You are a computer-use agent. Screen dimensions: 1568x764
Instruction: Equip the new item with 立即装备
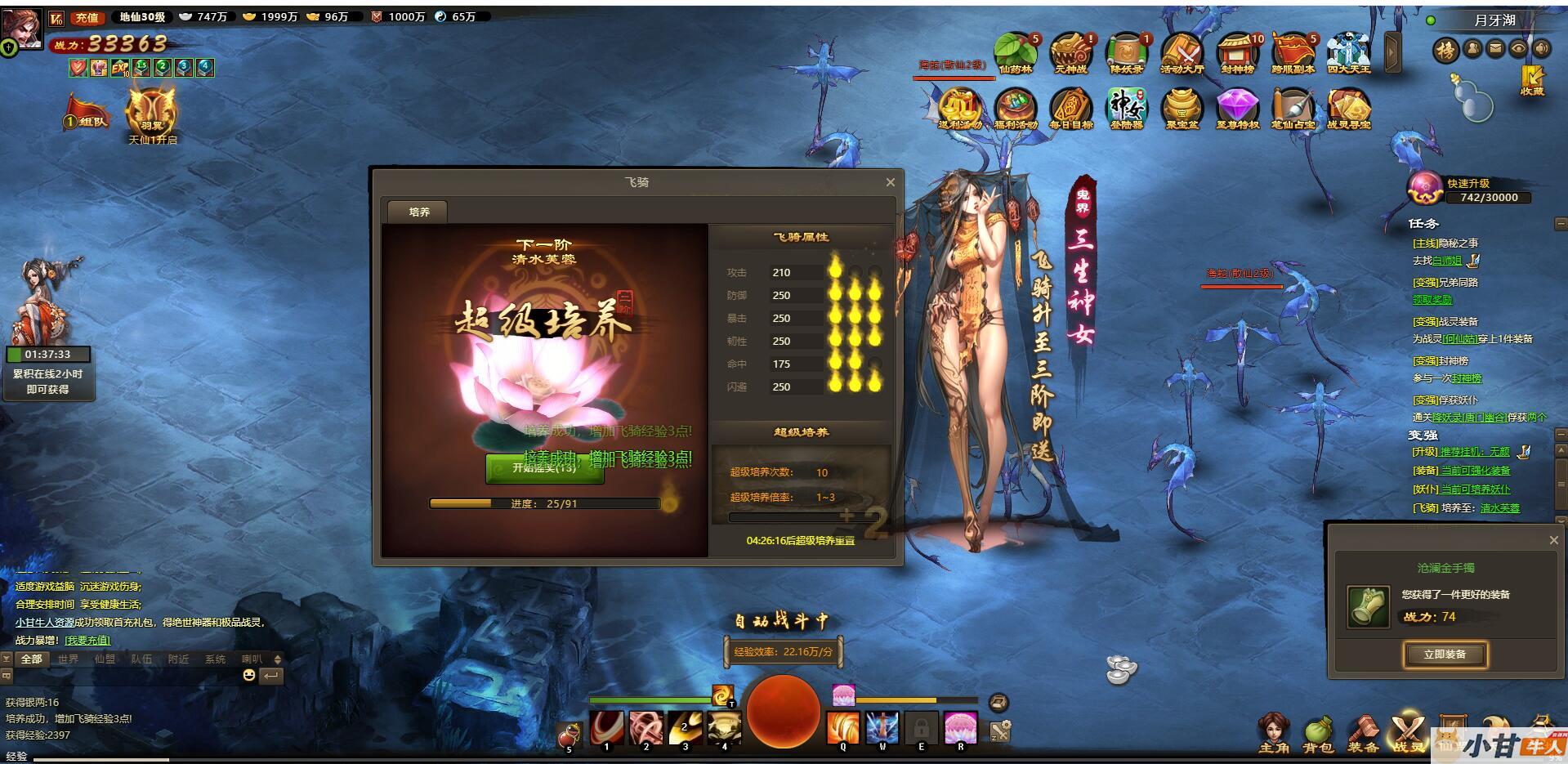coord(1444,655)
